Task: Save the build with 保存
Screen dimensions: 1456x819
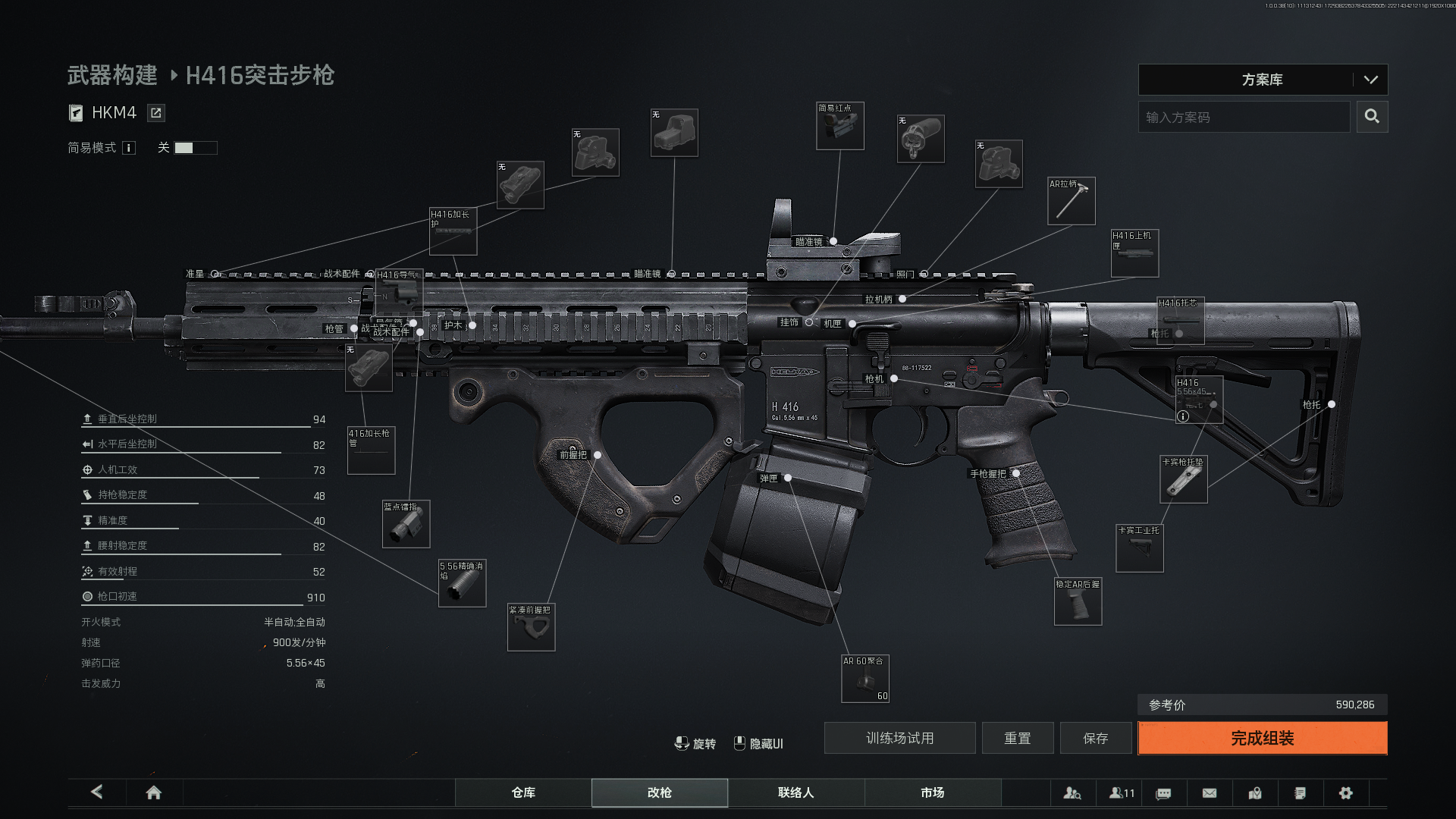Action: pos(1095,738)
